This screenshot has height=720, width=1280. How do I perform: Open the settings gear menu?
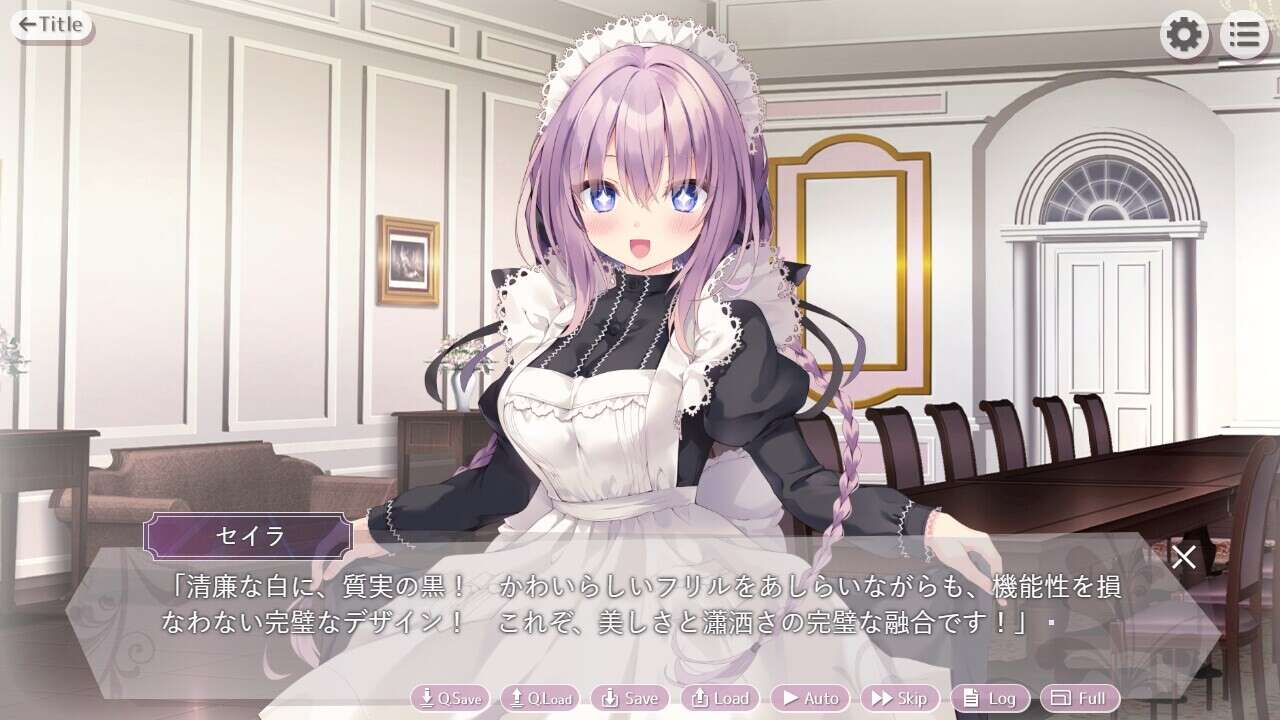[x=1186, y=33]
